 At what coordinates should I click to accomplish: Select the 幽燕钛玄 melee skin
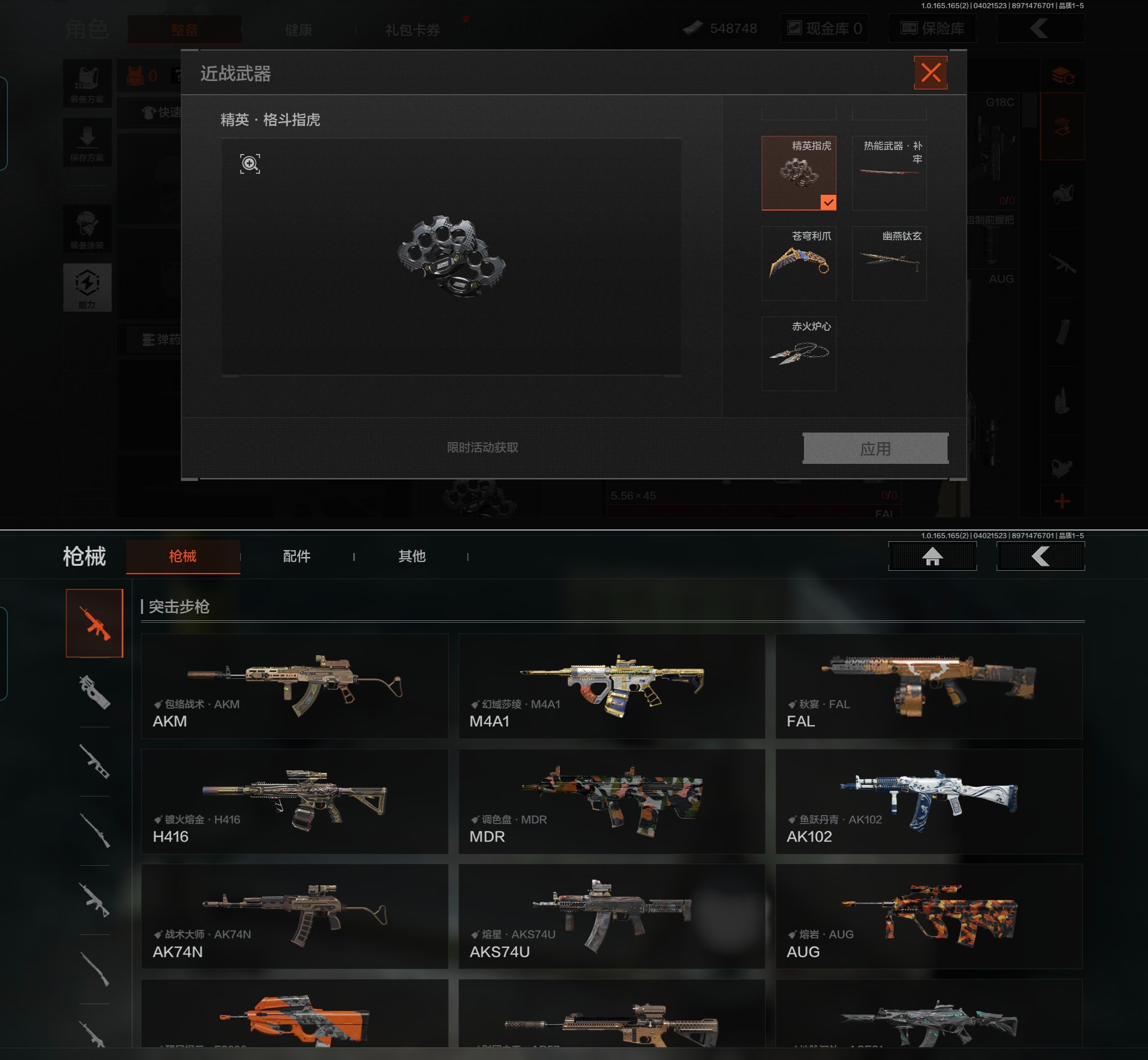889,263
